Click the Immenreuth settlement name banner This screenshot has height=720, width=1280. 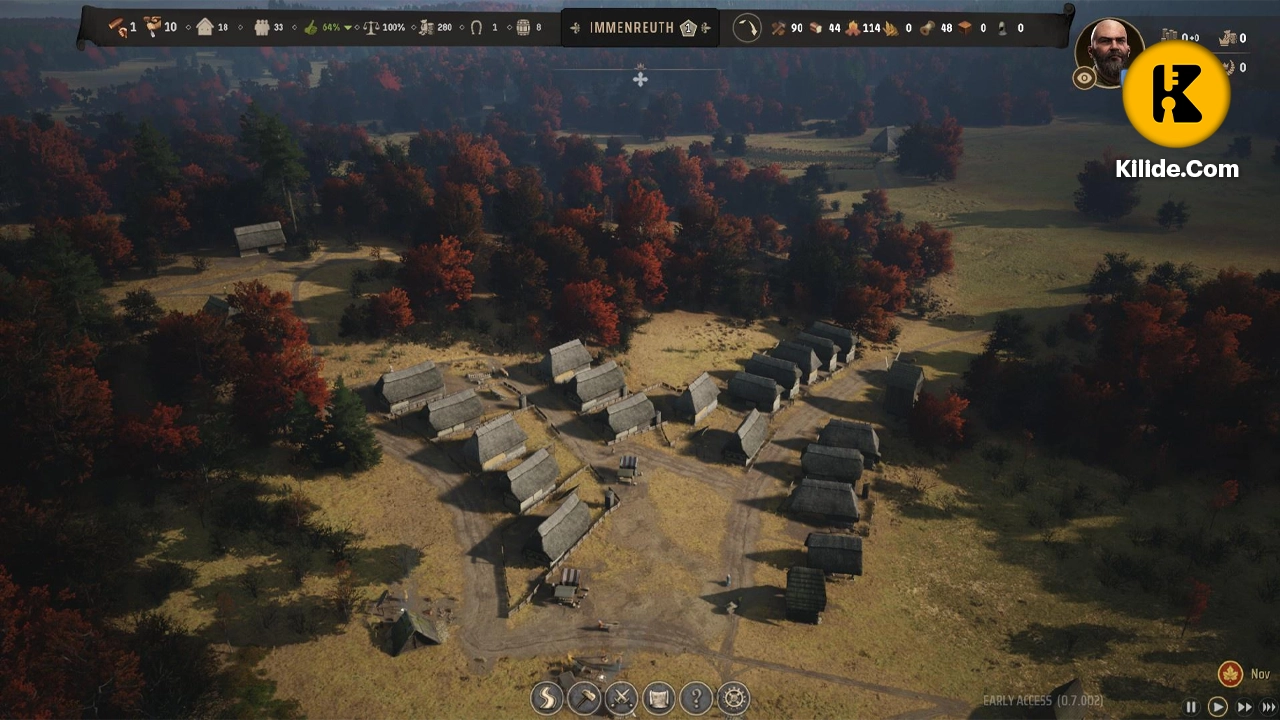coord(632,28)
